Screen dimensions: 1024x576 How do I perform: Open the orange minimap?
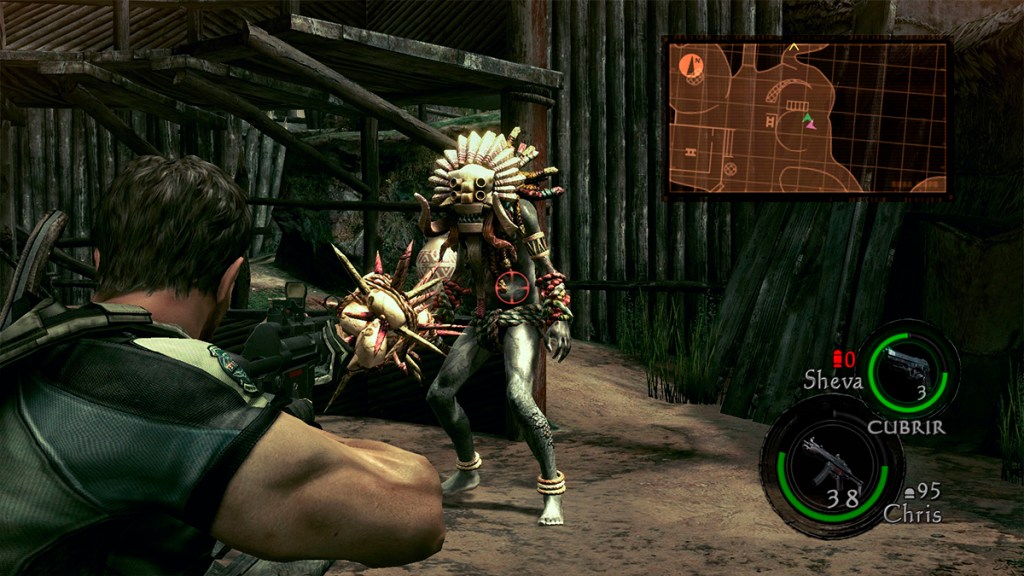coord(806,118)
